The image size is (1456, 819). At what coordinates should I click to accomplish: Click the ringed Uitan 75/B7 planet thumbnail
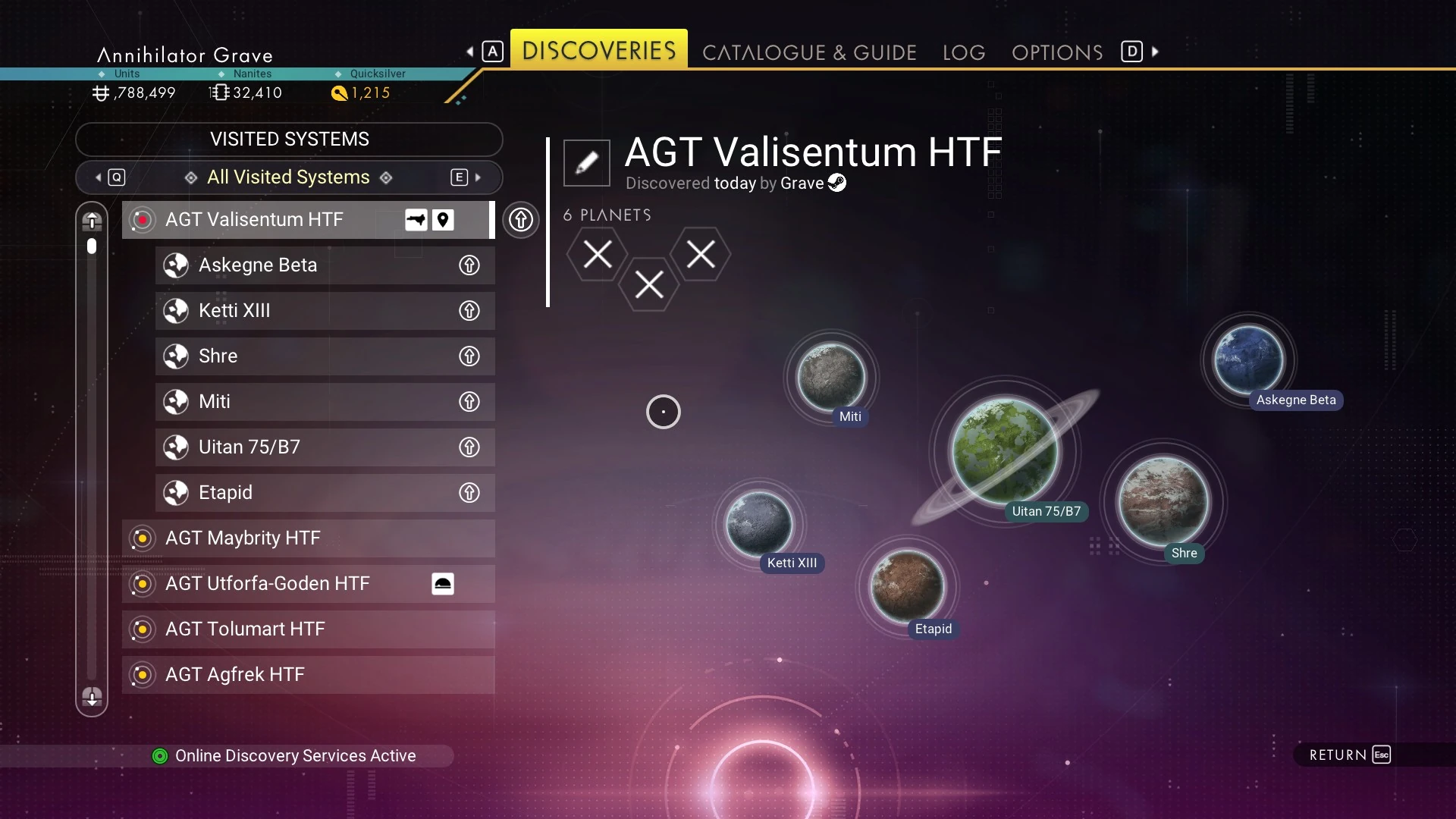1005,450
